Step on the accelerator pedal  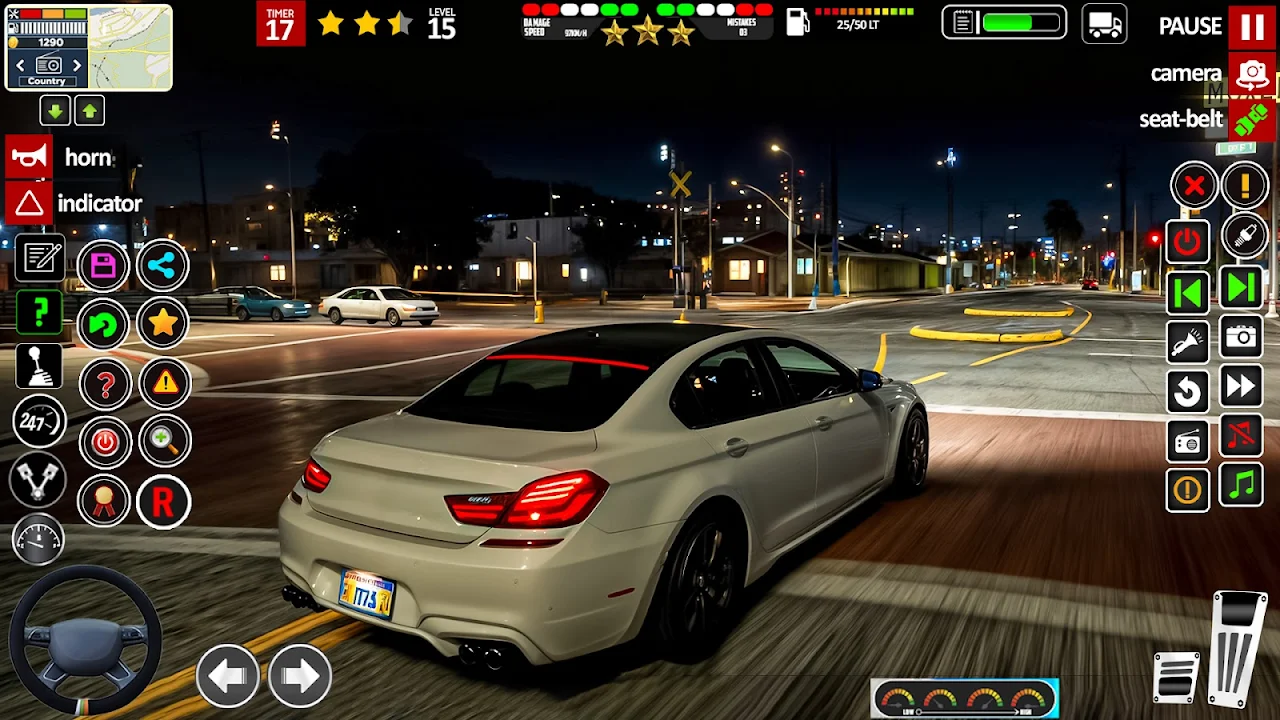[1237, 648]
